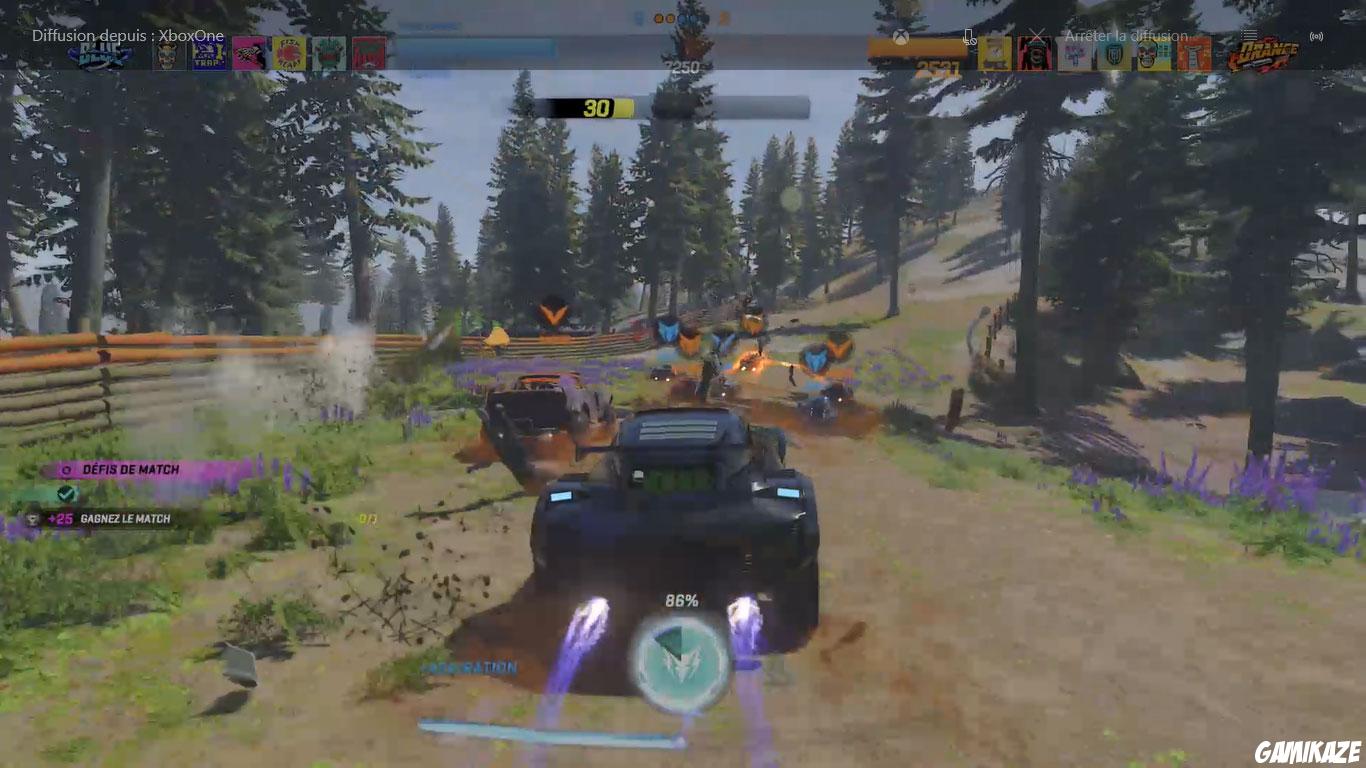This screenshot has height=768, width=1366.
Task: Open the mobile device broadcast icon
Action: [x=969, y=36]
